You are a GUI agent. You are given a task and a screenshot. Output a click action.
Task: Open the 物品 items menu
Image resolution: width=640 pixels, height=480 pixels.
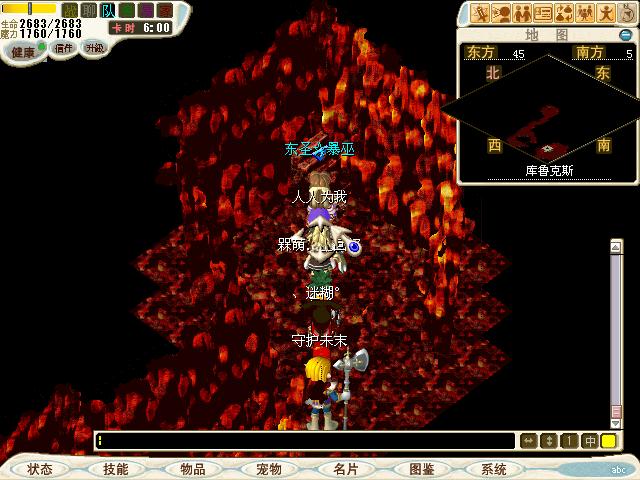[x=192, y=468]
